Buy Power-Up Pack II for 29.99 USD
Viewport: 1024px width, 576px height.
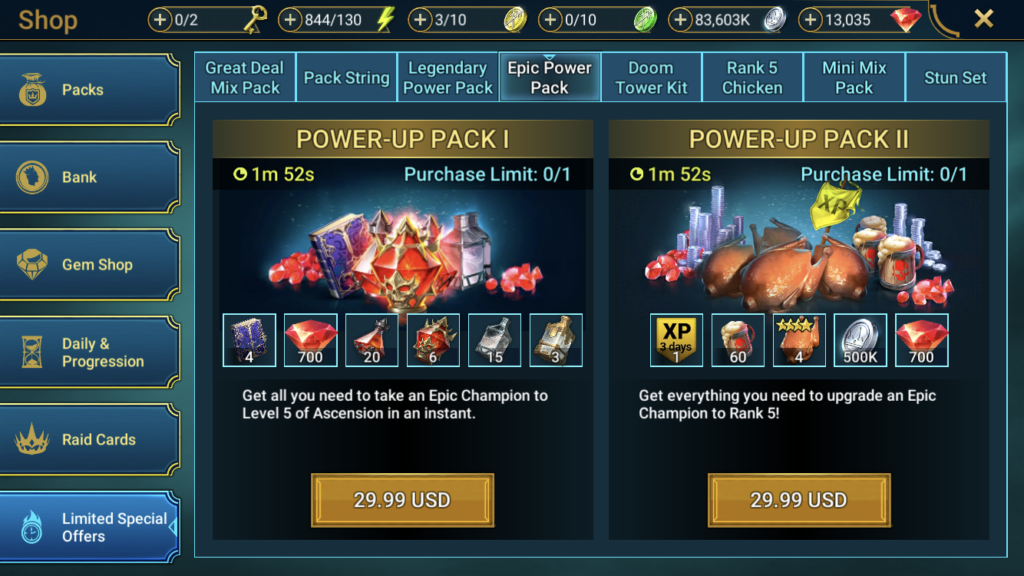[x=799, y=500]
